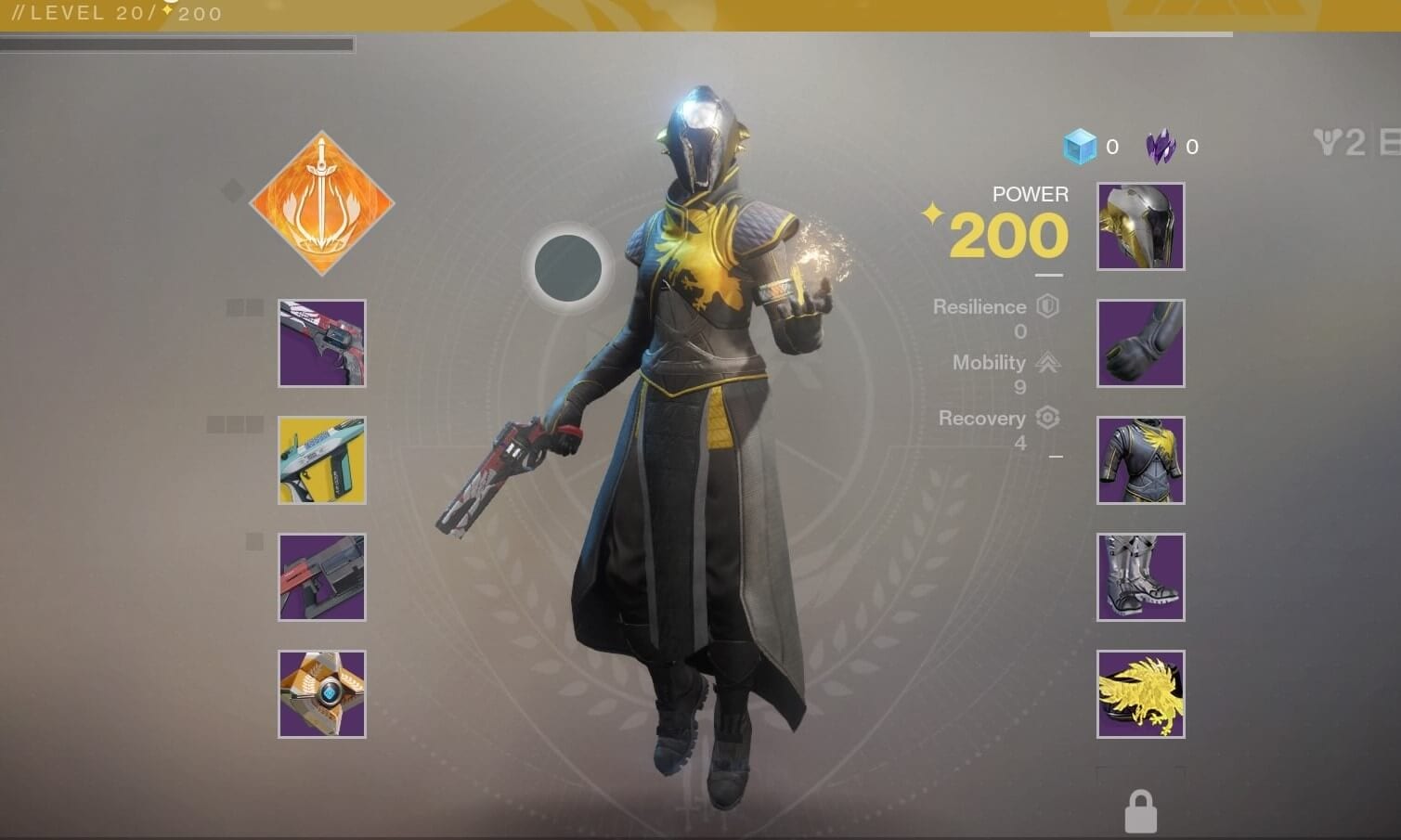Select the power weapon slot
Screen dimensions: 1401x840
click(322, 577)
